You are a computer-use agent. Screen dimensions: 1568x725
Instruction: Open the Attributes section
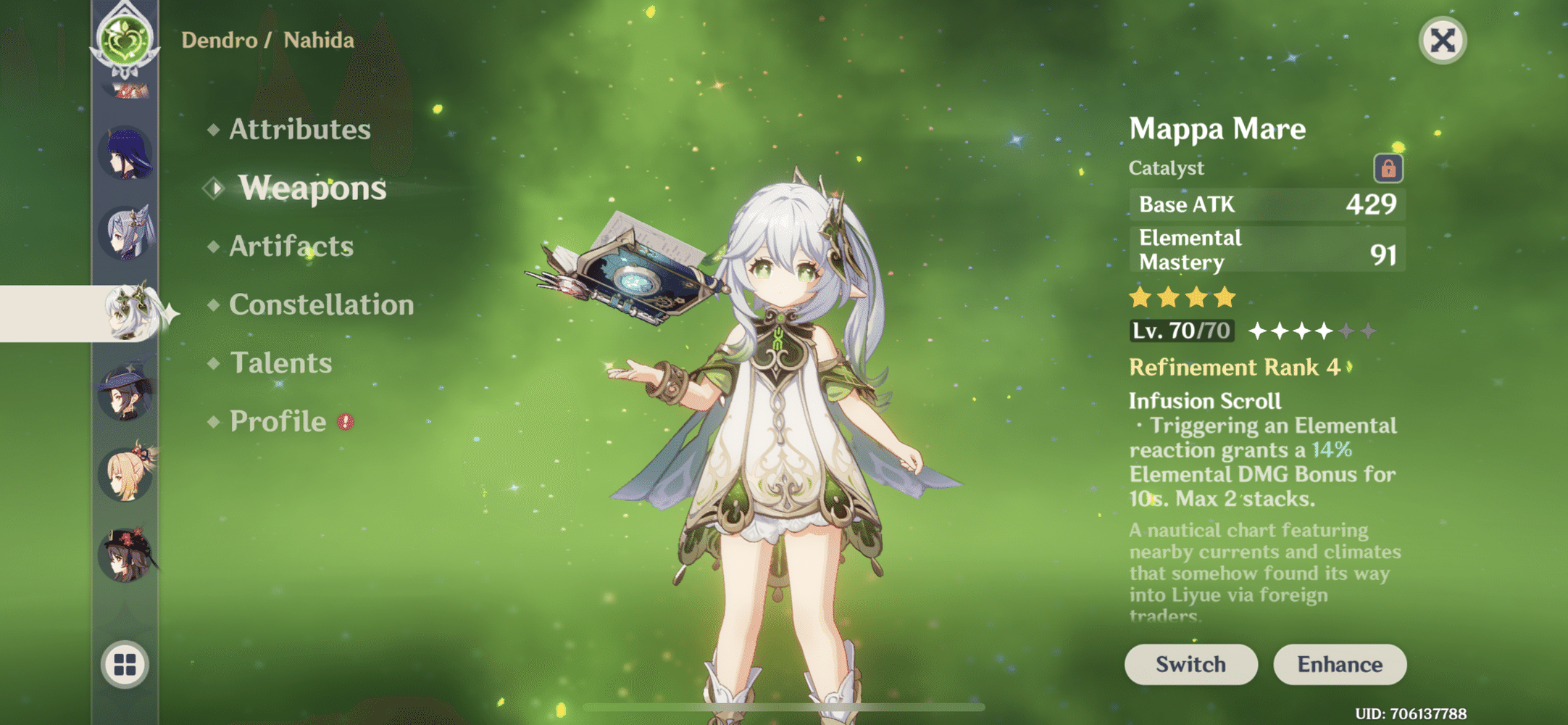tap(298, 130)
